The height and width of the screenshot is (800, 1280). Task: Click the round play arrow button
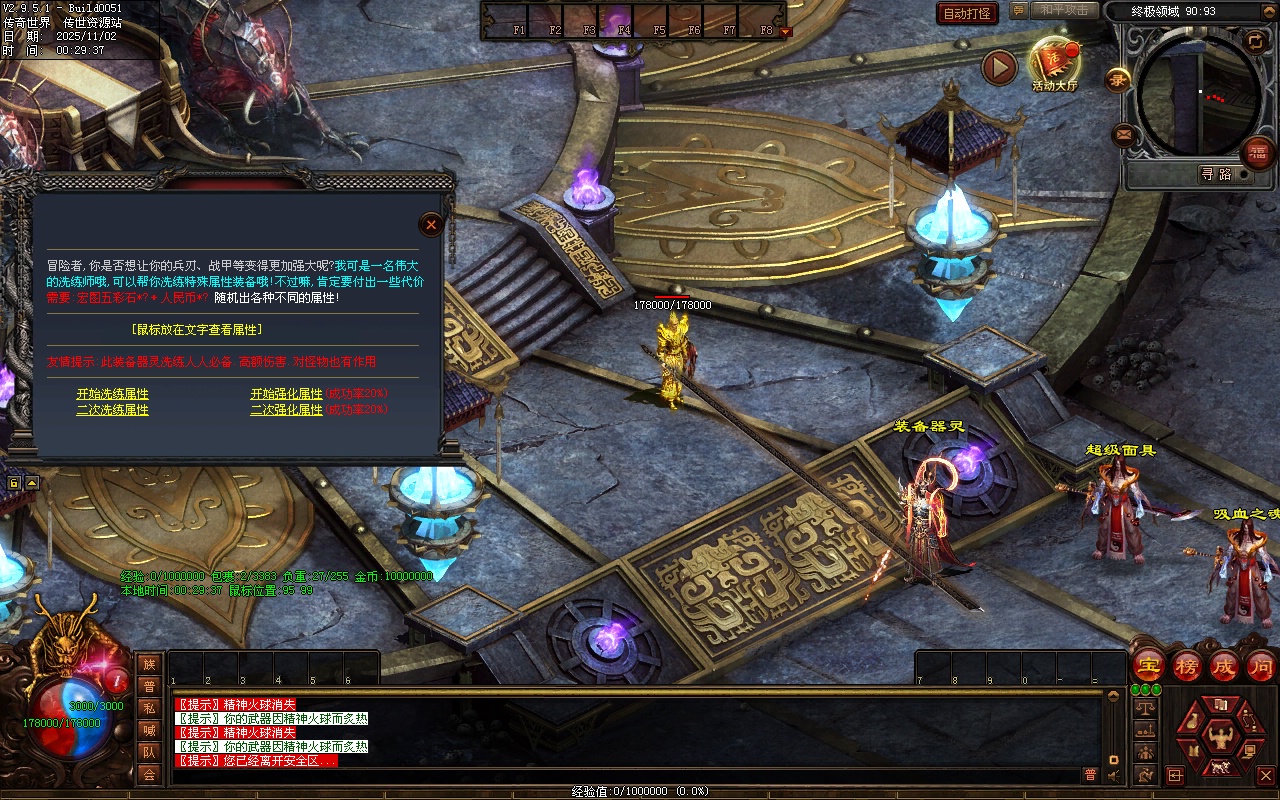(x=999, y=67)
